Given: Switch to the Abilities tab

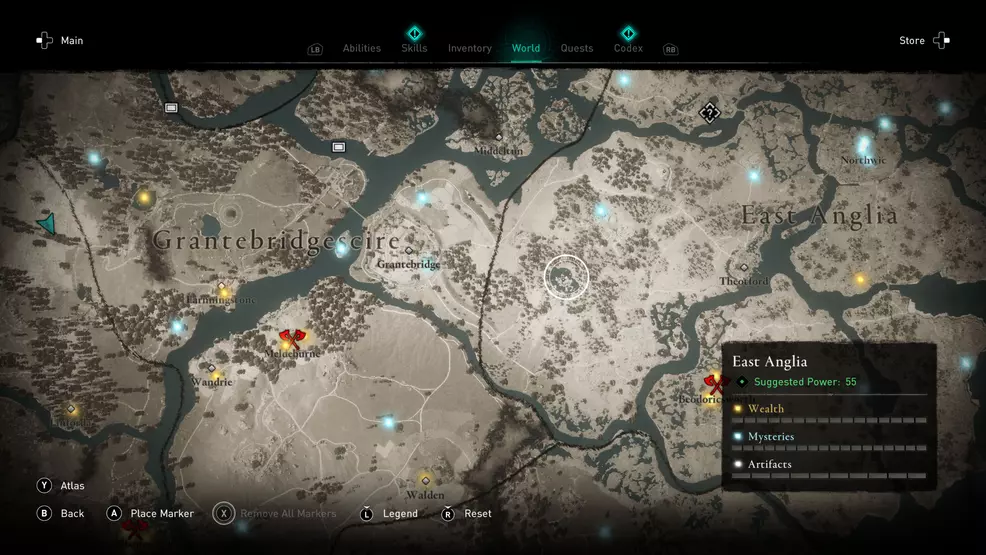Looking at the screenshot, I should click(x=361, y=48).
